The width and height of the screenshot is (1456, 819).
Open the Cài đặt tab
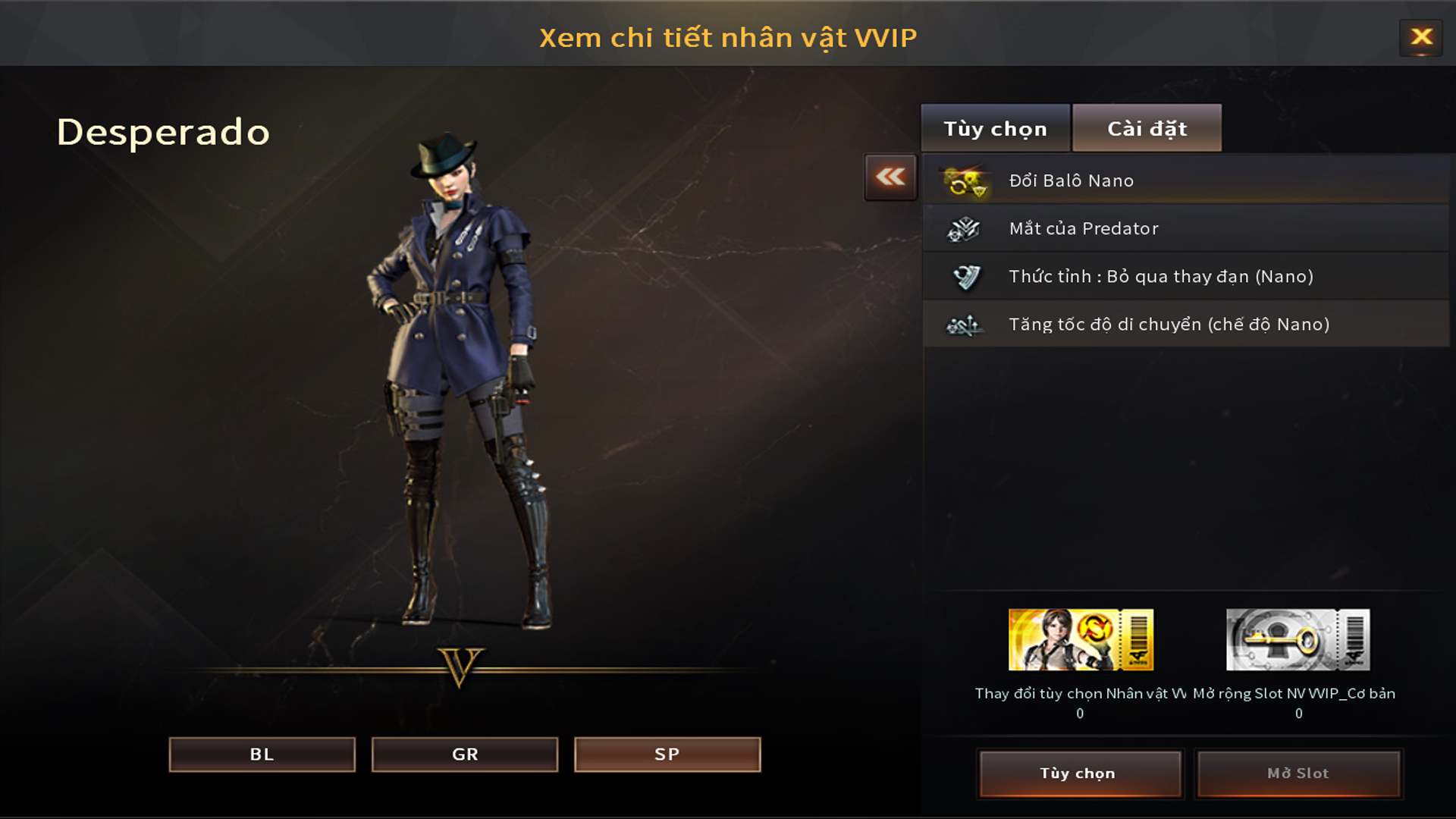(x=1147, y=129)
